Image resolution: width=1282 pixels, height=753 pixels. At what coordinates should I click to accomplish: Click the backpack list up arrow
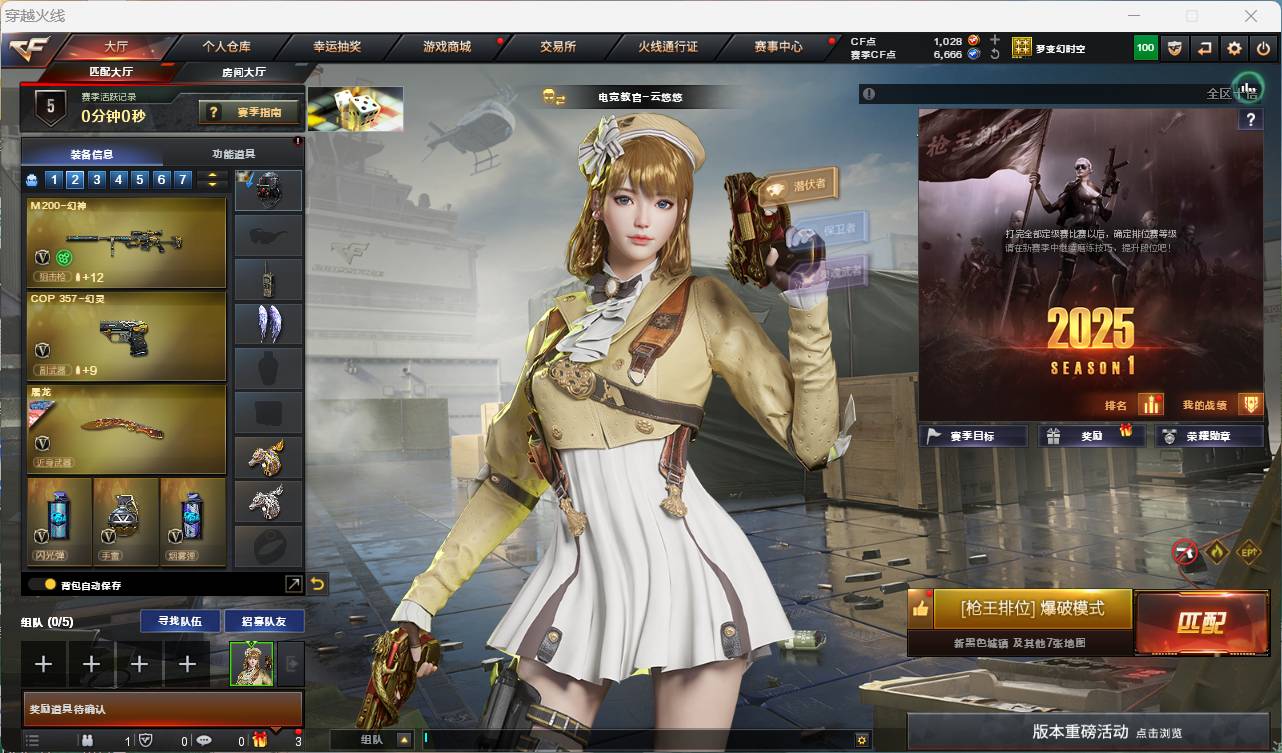(x=211, y=174)
